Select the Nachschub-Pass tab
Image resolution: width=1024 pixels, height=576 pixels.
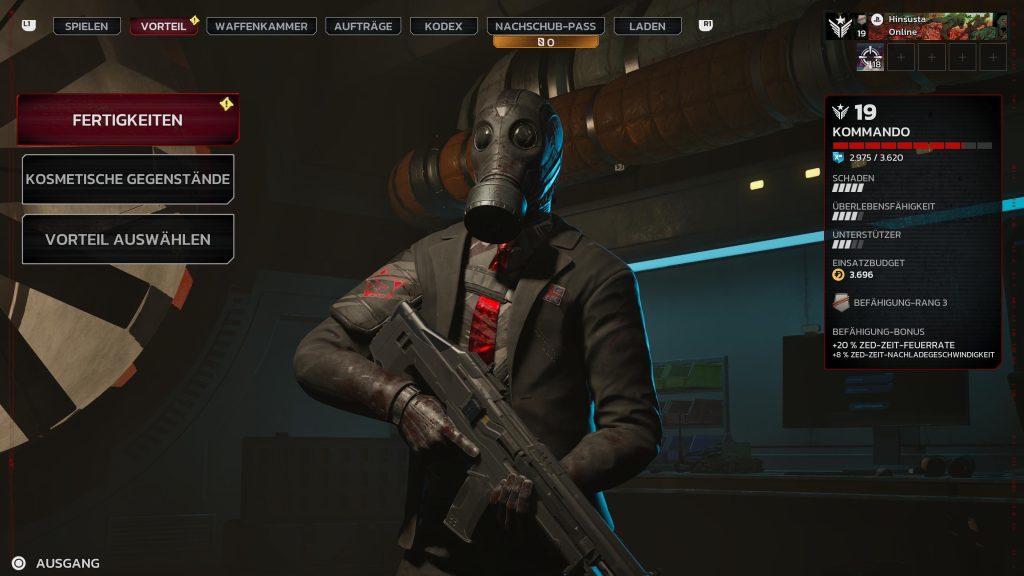click(546, 26)
